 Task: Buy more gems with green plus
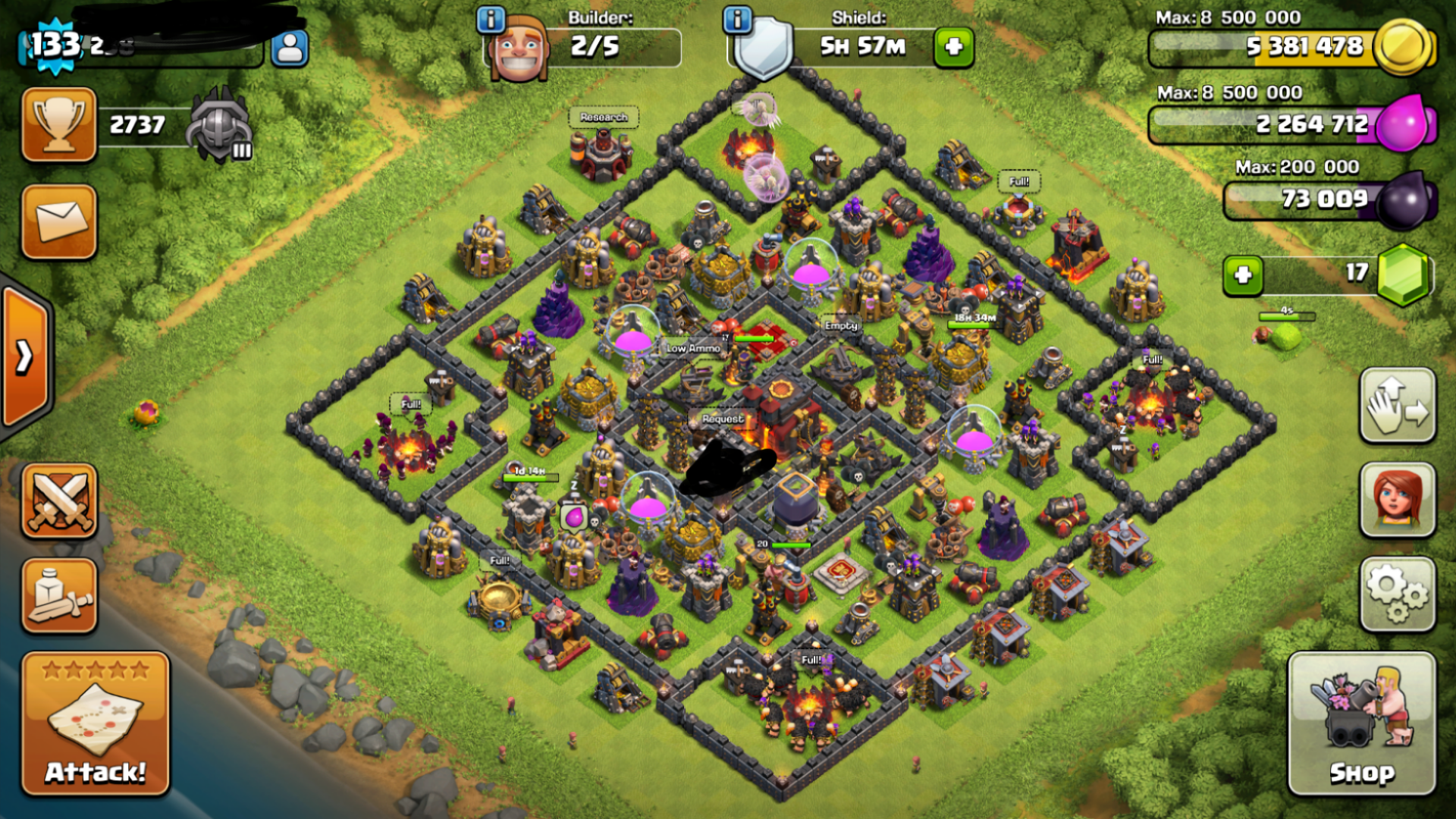point(1243,275)
